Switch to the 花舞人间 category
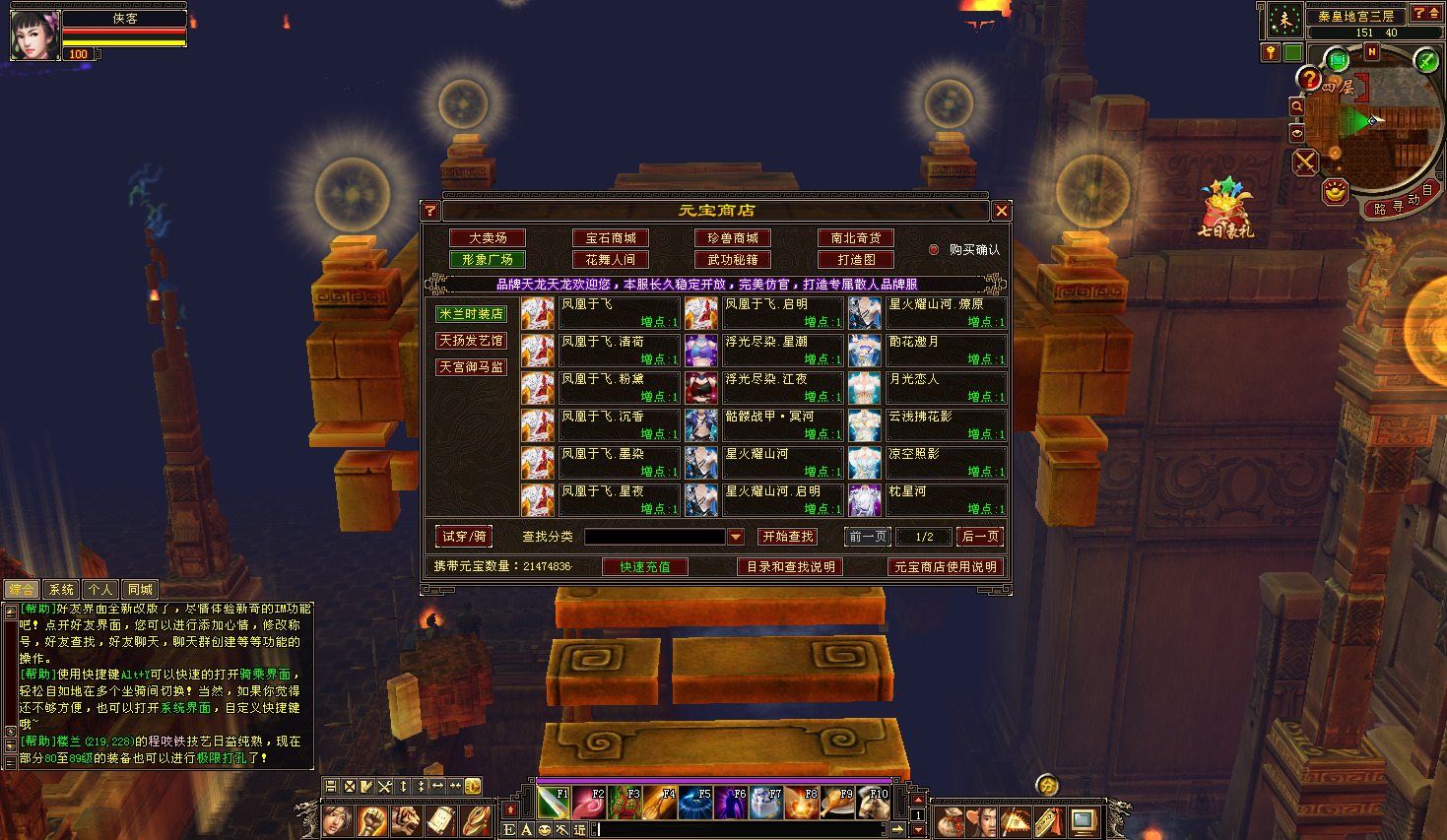The image size is (1447, 840). pos(611,260)
